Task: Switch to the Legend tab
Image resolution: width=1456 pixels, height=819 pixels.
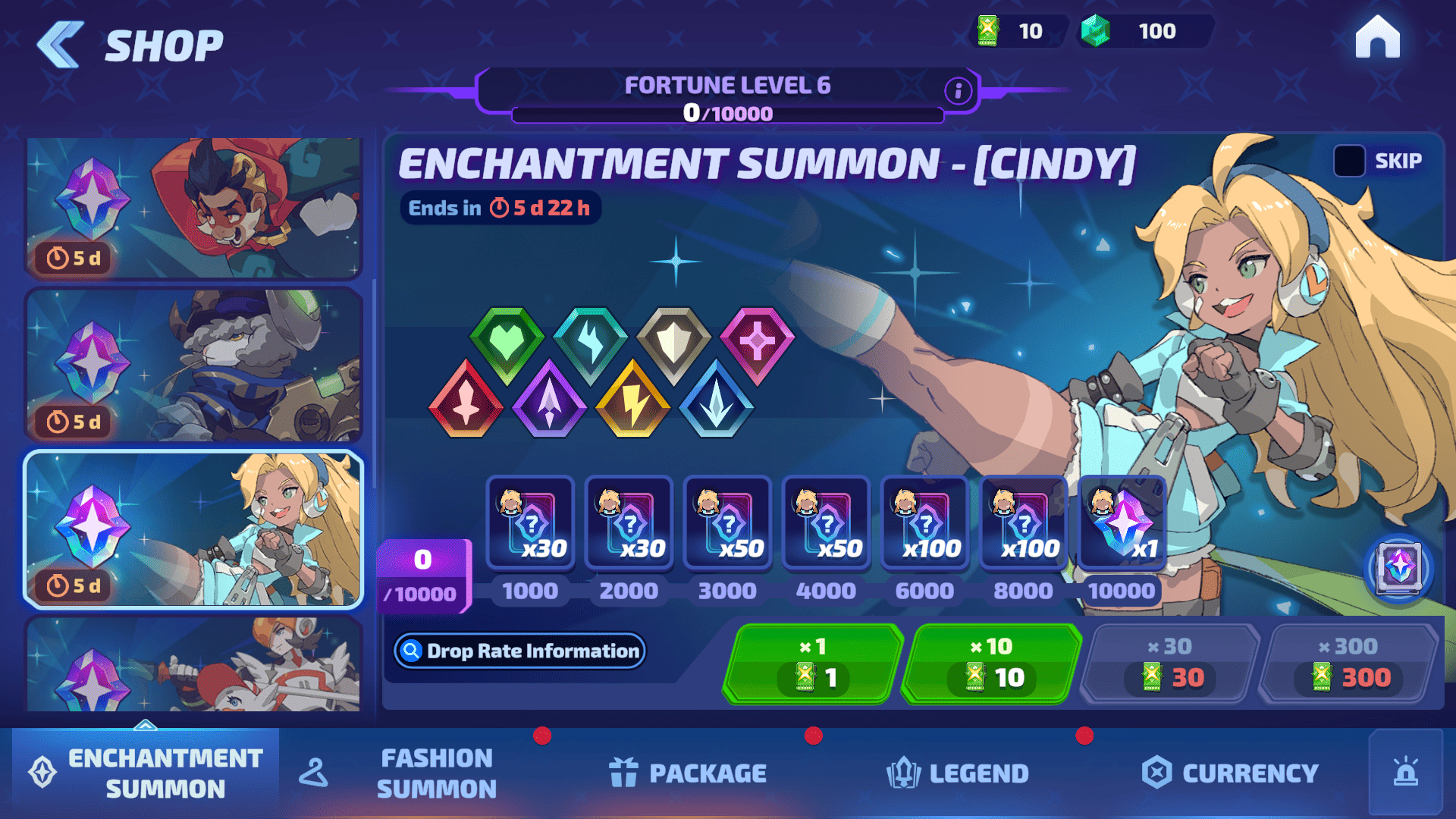Action: [x=958, y=773]
